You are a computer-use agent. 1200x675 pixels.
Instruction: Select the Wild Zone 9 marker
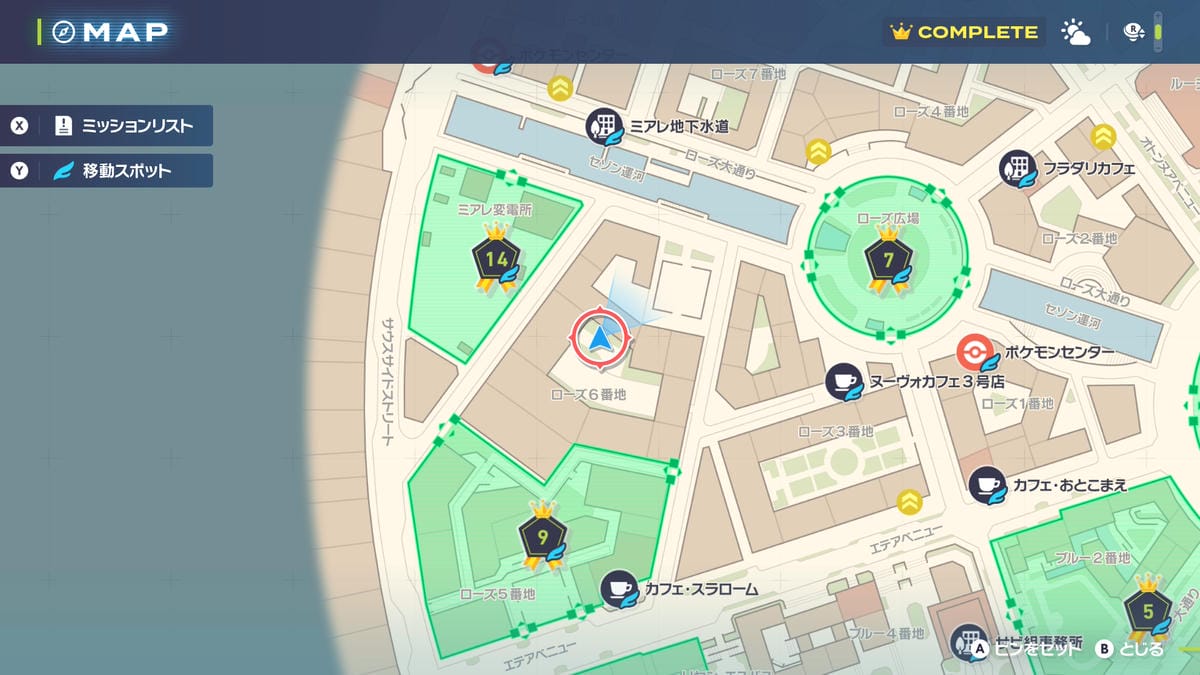[x=543, y=537]
